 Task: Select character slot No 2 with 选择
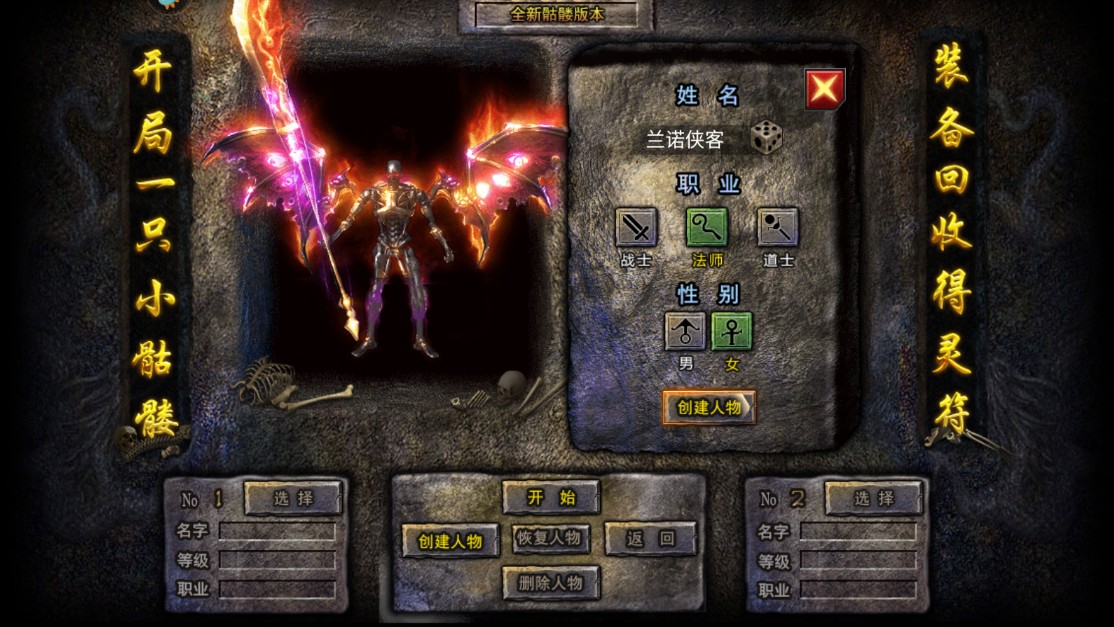[x=872, y=497]
